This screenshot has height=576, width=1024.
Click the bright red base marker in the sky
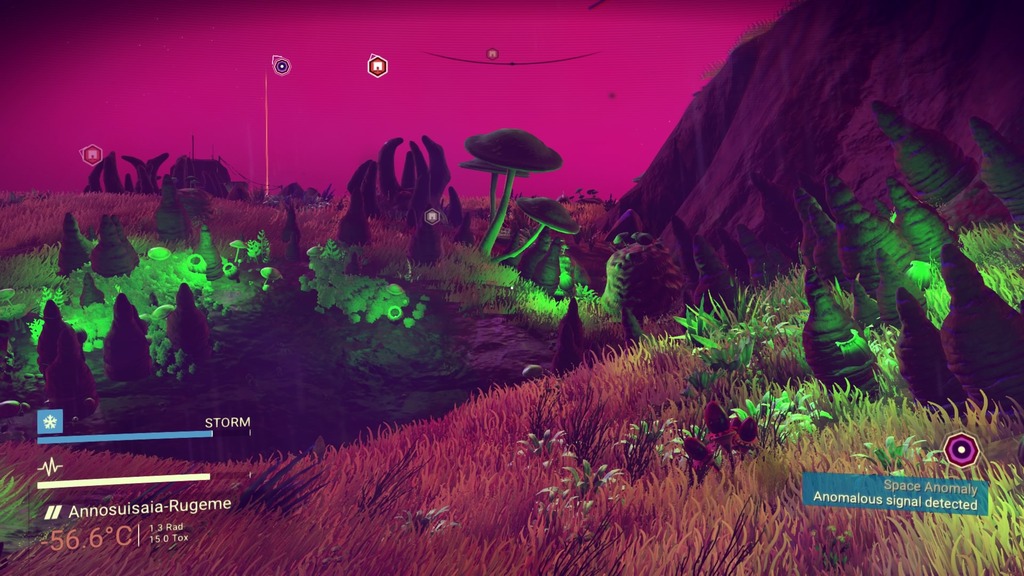pyautogui.click(x=377, y=66)
